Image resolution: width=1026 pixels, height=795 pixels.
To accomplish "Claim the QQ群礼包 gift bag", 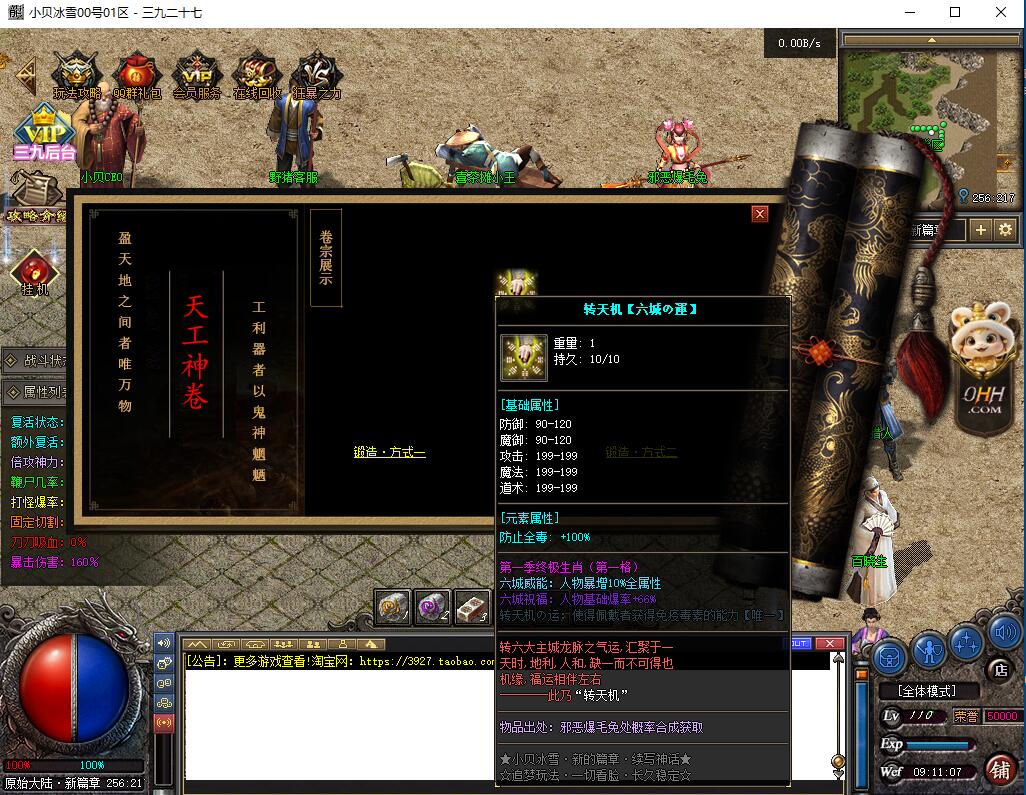I will [x=136, y=75].
